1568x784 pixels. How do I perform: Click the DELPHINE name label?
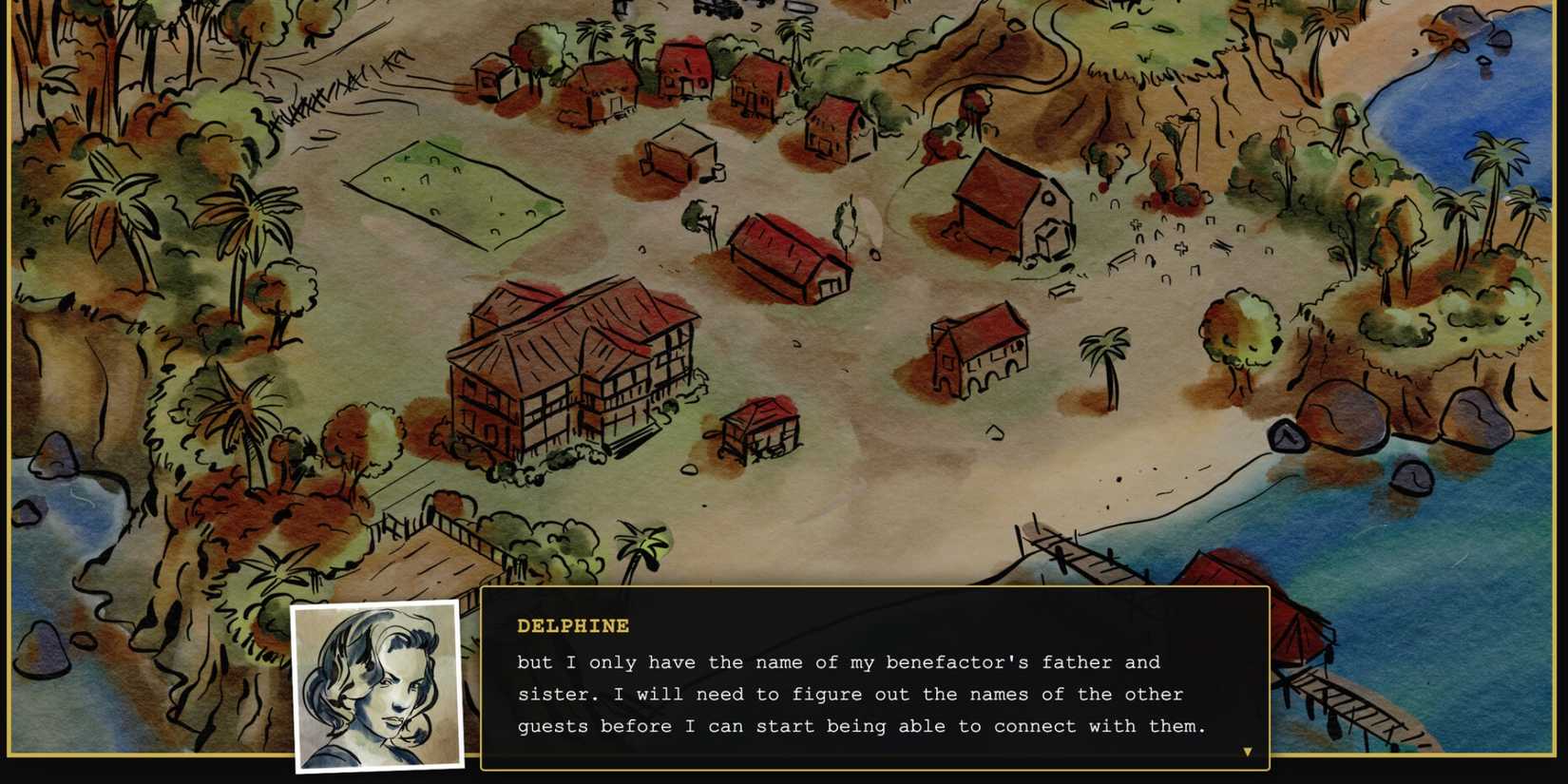pos(571,626)
